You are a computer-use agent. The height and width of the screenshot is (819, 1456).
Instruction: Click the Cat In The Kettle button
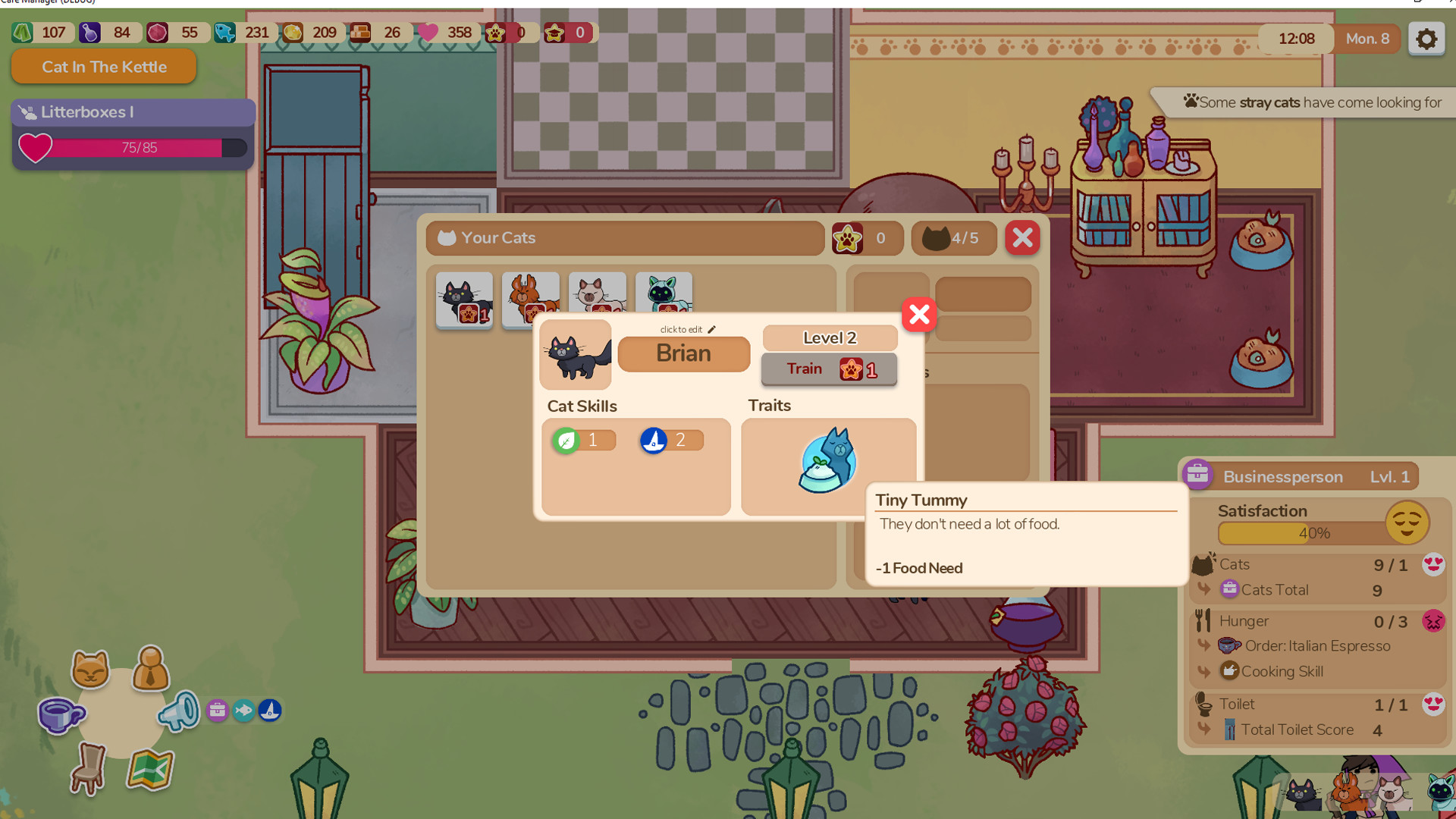tap(103, 67)
